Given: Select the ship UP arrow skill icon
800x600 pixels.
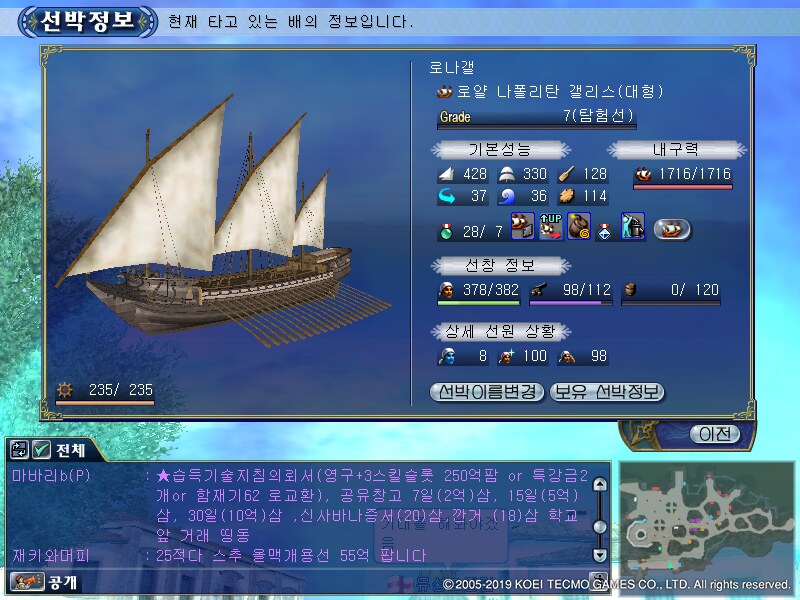Looking at the screenshot, I should (550, 227).
